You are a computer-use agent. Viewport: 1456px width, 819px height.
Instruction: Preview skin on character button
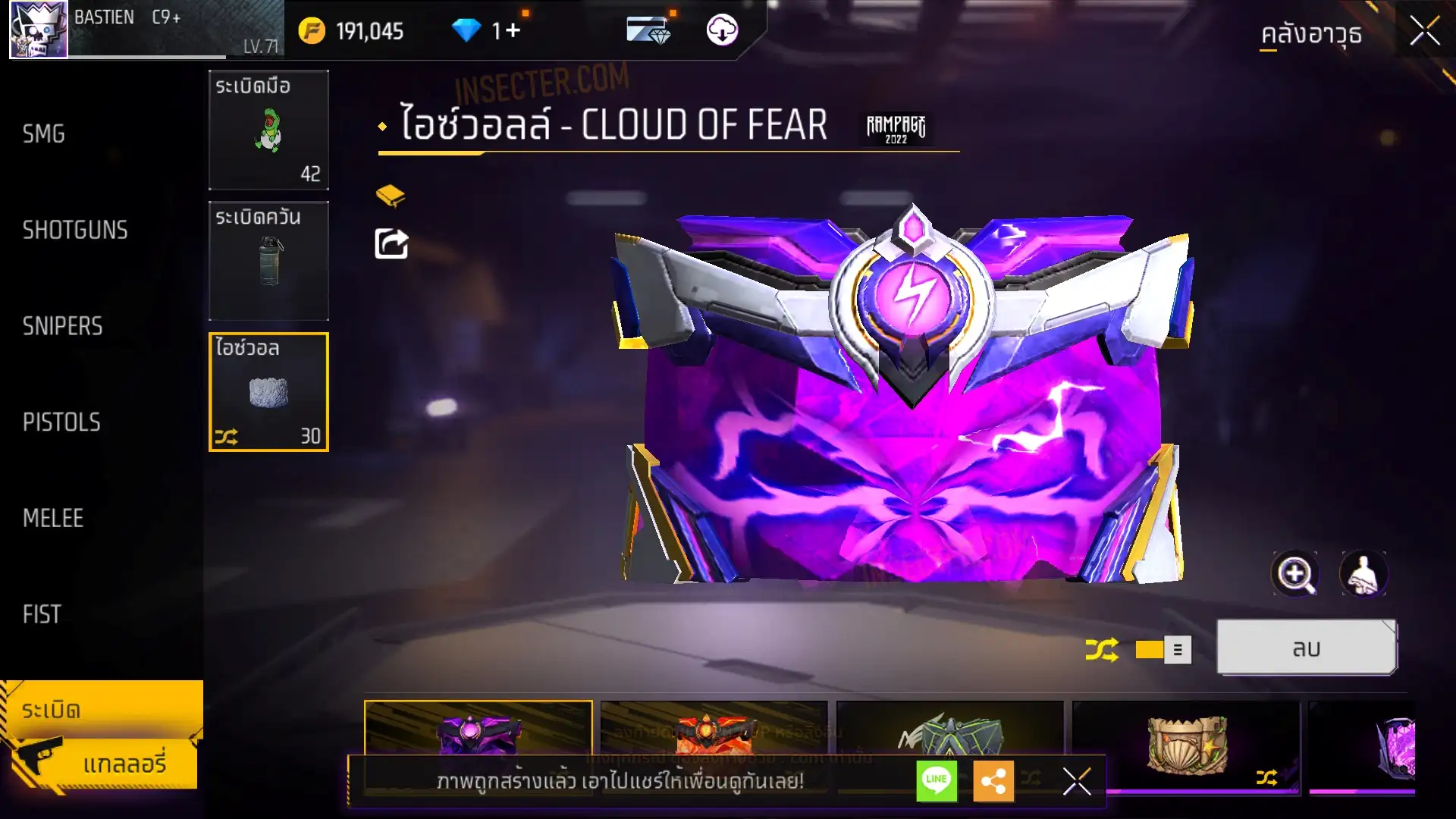point(1363,574)
